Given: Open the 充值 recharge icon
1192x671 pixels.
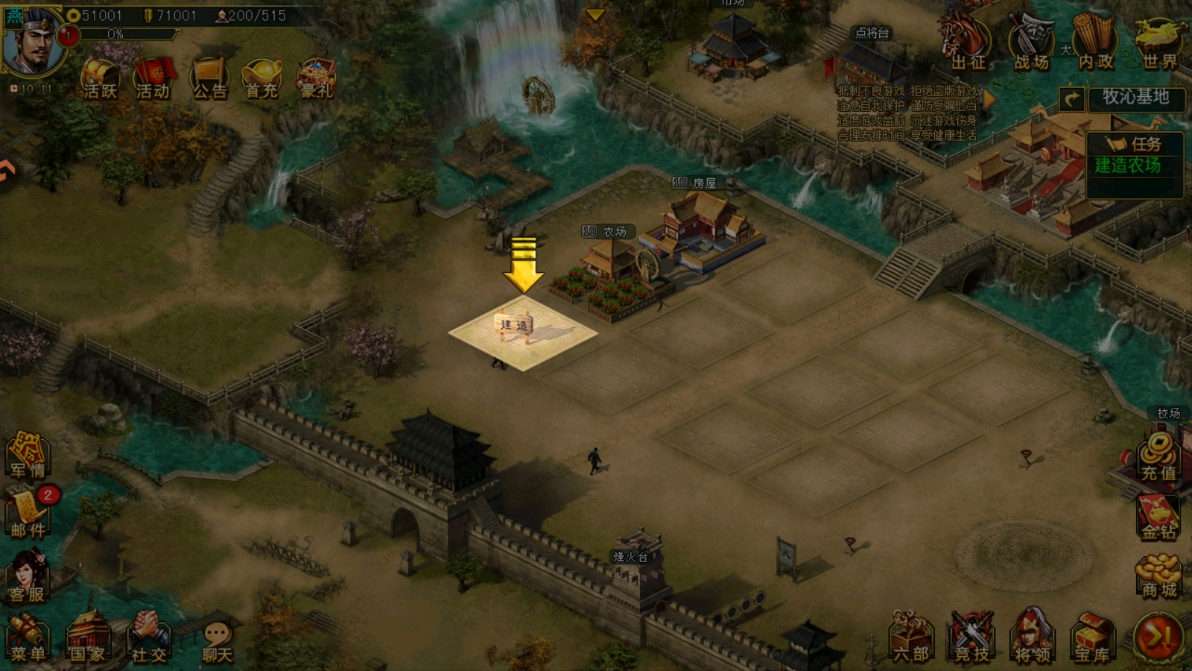Looking at the screenshot, I should [1158, 456].
